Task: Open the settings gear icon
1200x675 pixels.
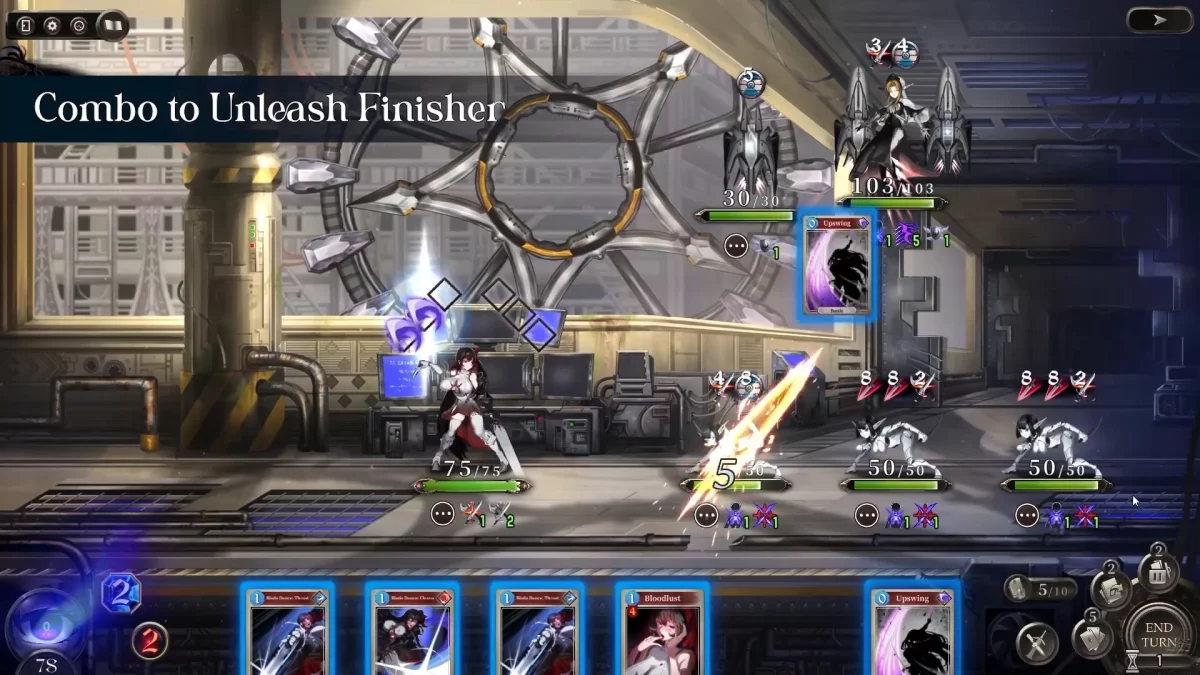Action: 52,25
